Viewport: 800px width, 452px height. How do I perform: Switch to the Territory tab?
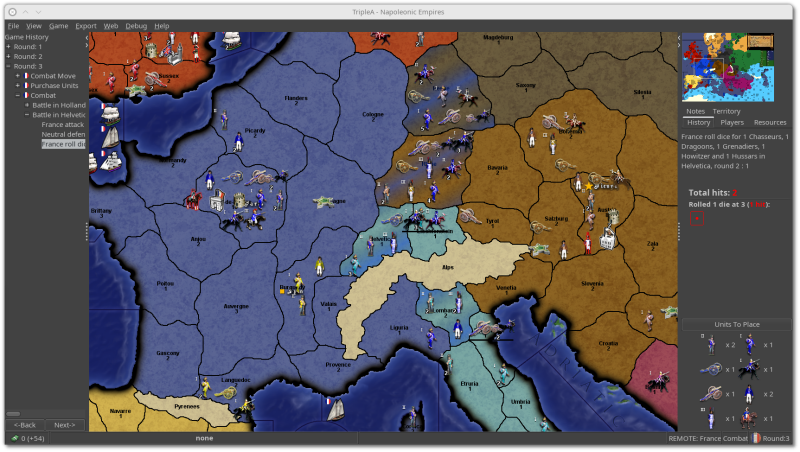point(726,111)
